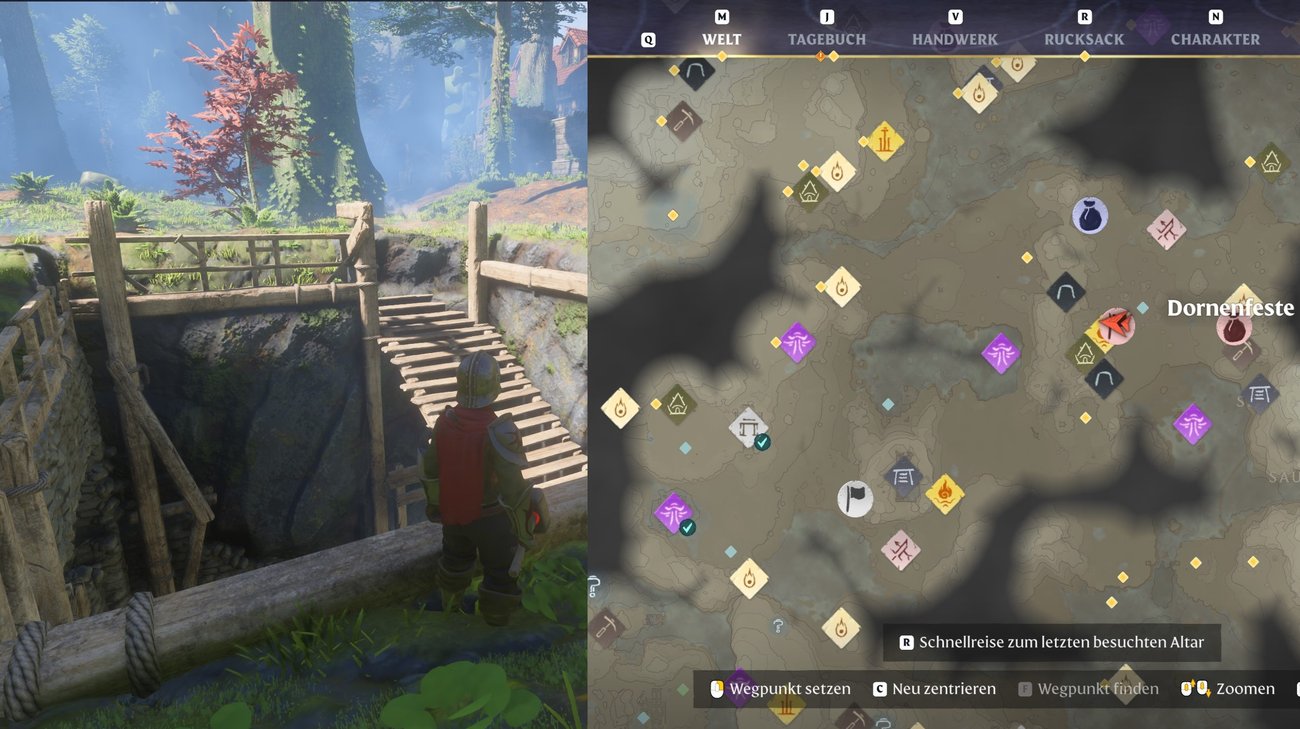Click the dark blue pouch marker
Image resolution: width=1300 pixels, height=729 pixels.
tap(1089, 215)
